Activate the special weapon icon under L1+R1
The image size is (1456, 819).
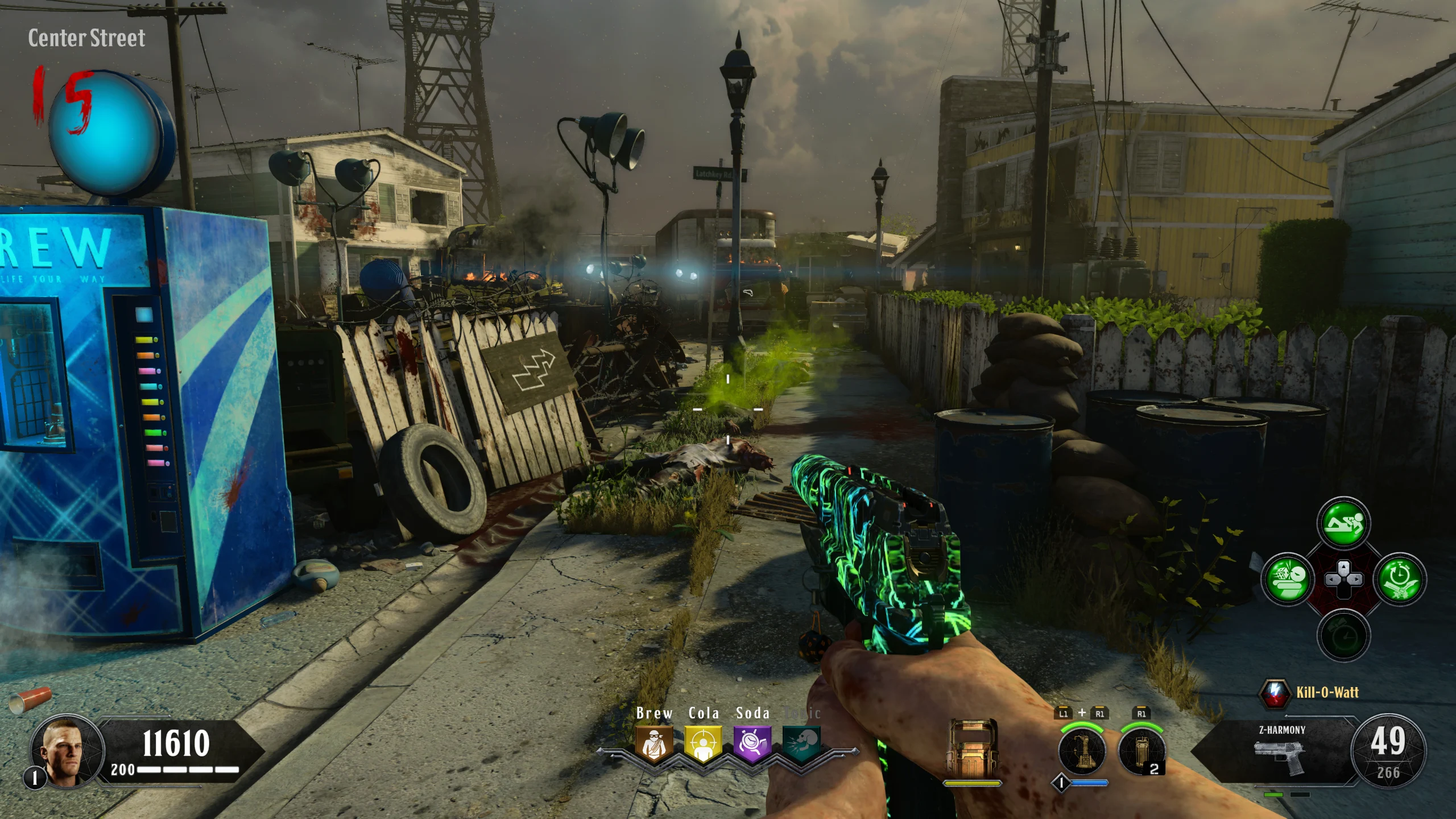click(1082, 750)
